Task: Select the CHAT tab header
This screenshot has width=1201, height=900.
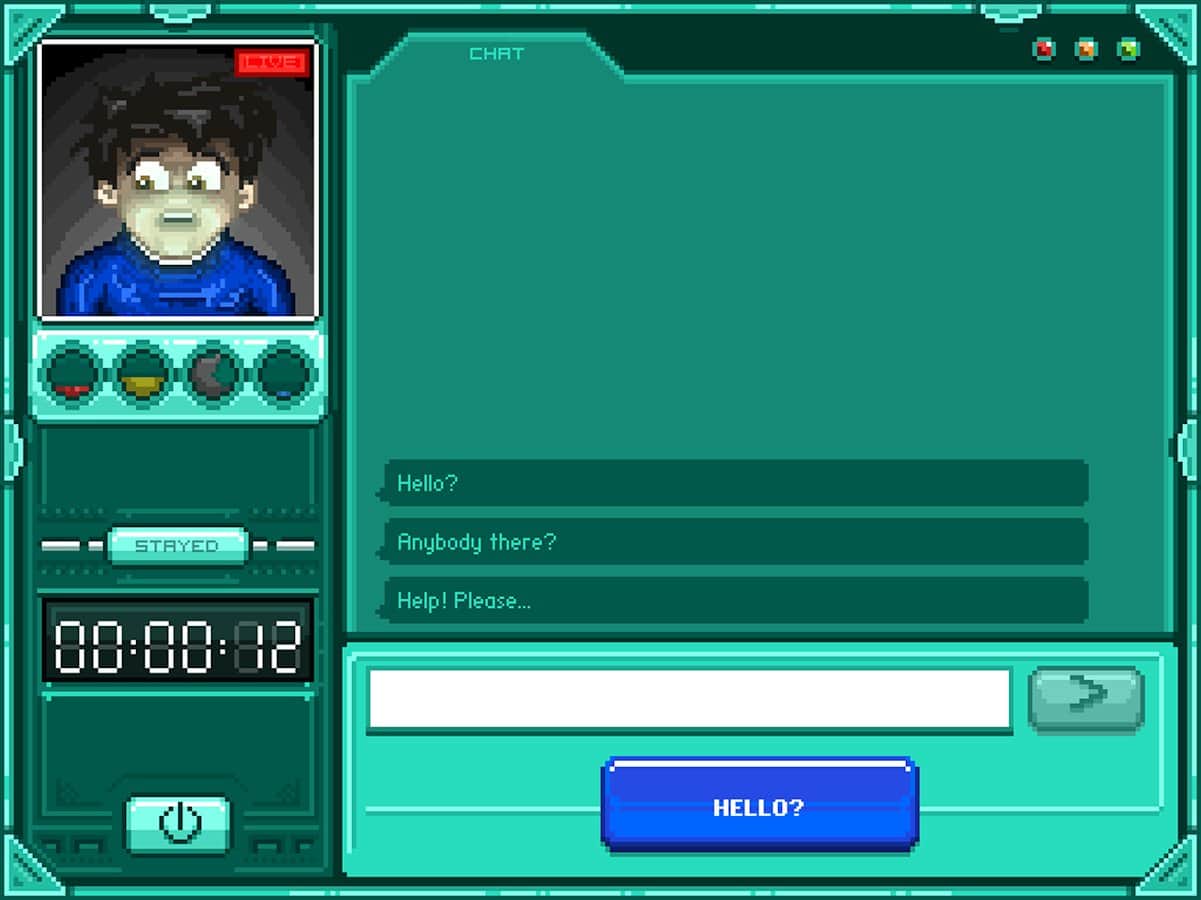Action: 496,54
